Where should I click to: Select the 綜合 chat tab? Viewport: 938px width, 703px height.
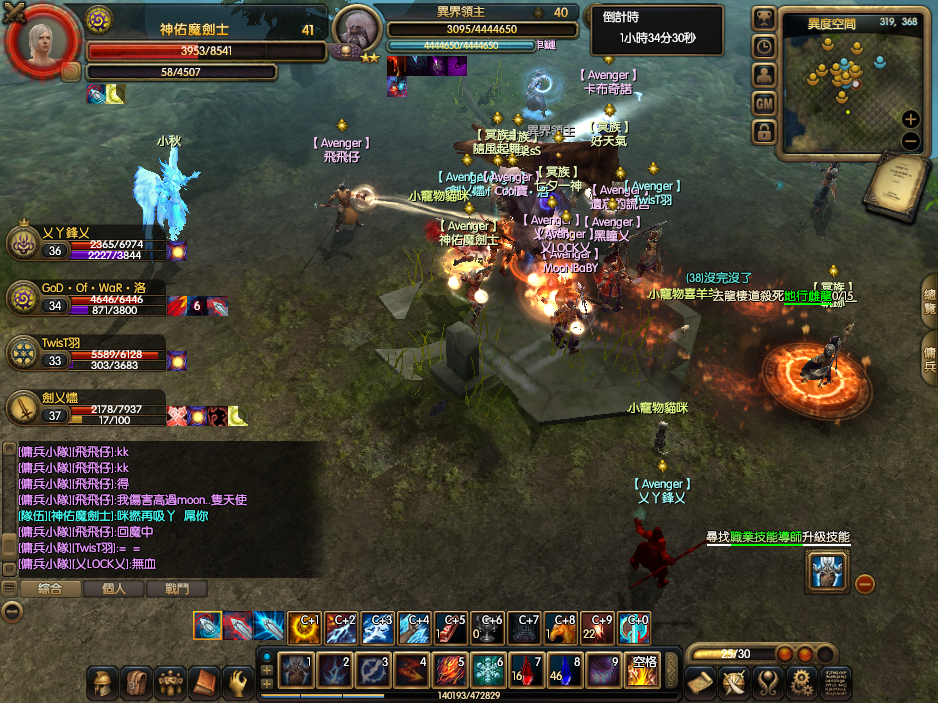coord(50,589)
